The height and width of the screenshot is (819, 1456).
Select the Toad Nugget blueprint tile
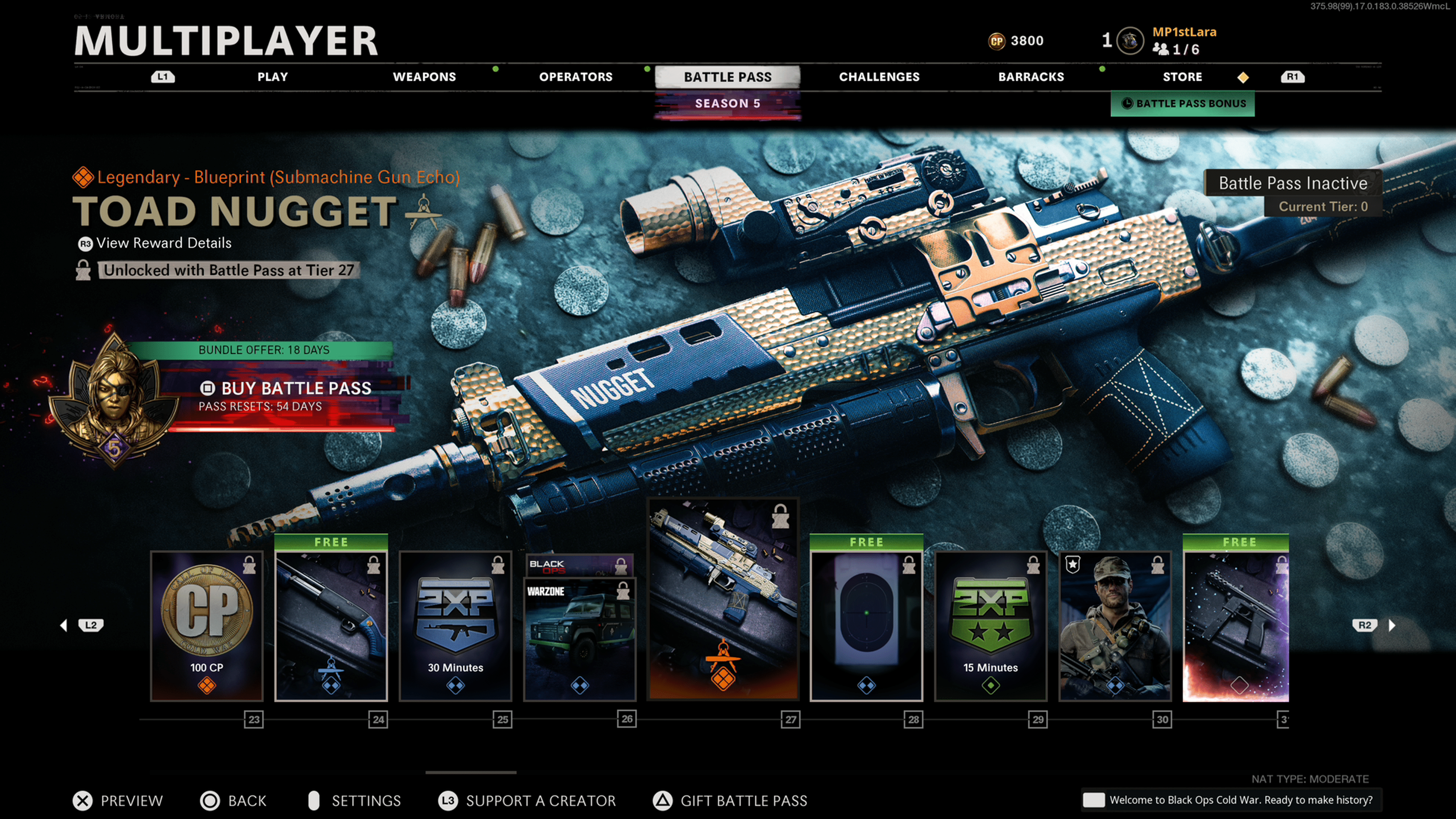tap(723, 599)
